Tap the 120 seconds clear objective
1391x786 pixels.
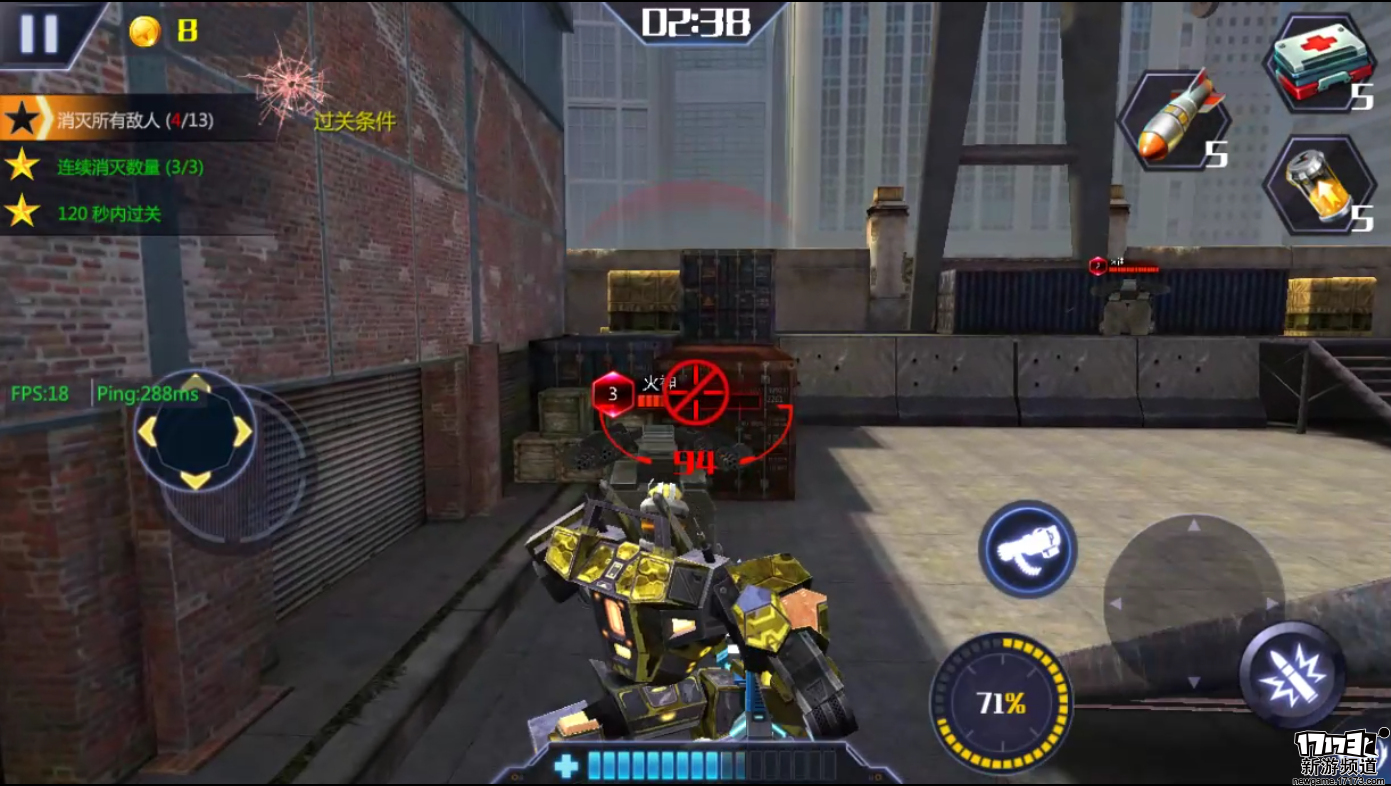(108, 213)
